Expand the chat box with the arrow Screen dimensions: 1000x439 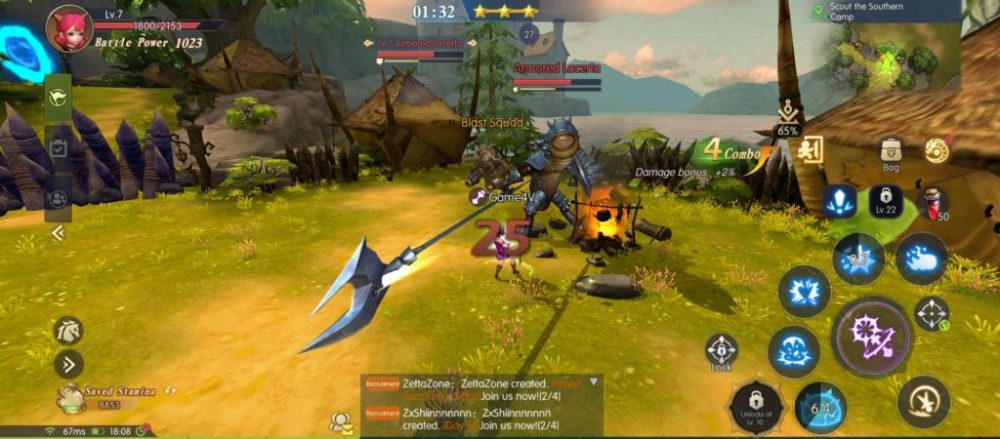pos(594,382)
